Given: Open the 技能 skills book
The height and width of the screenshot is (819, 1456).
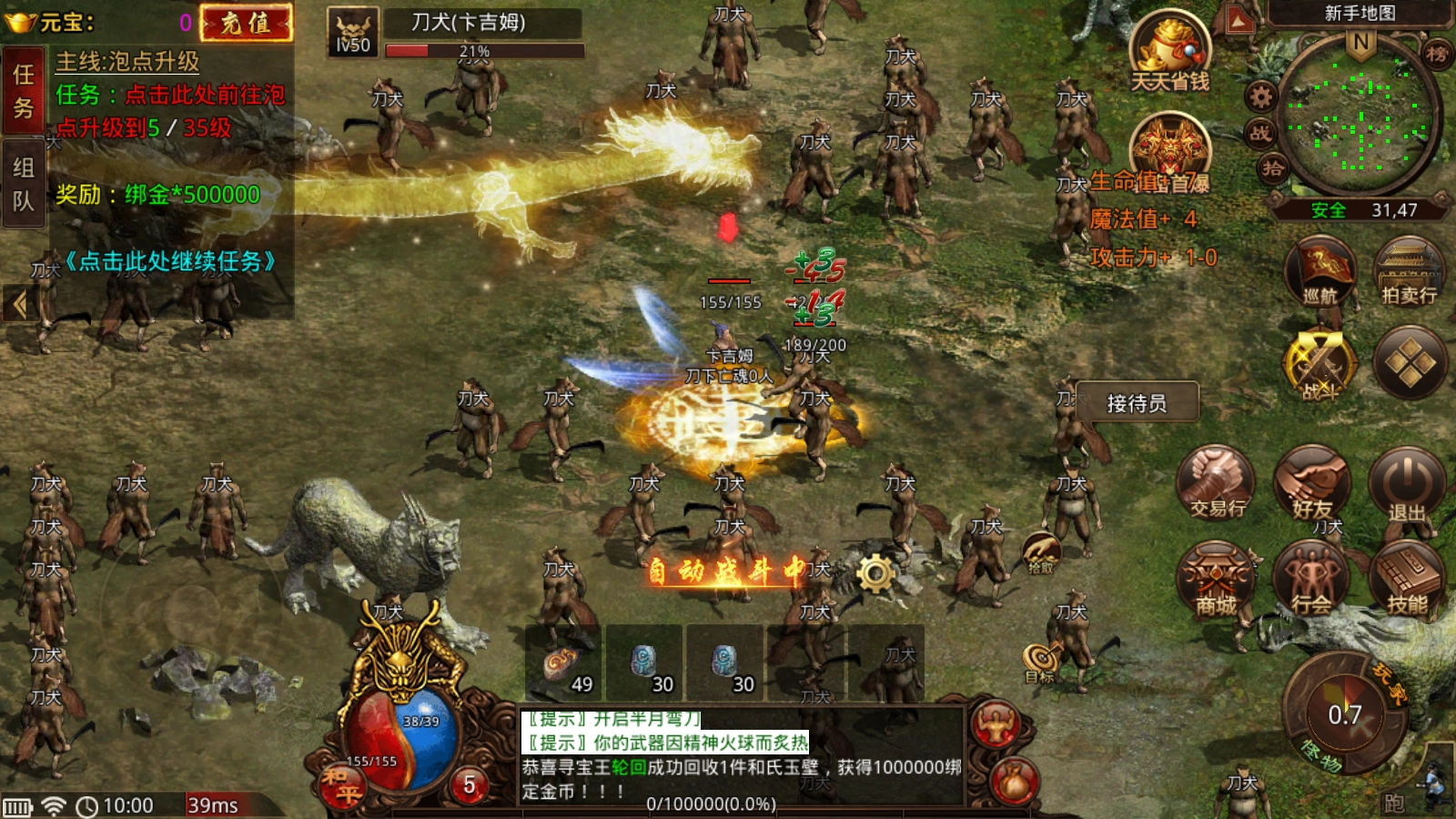Looking at the screenshot, I should pyautogui.click(x=1407, y=579).
